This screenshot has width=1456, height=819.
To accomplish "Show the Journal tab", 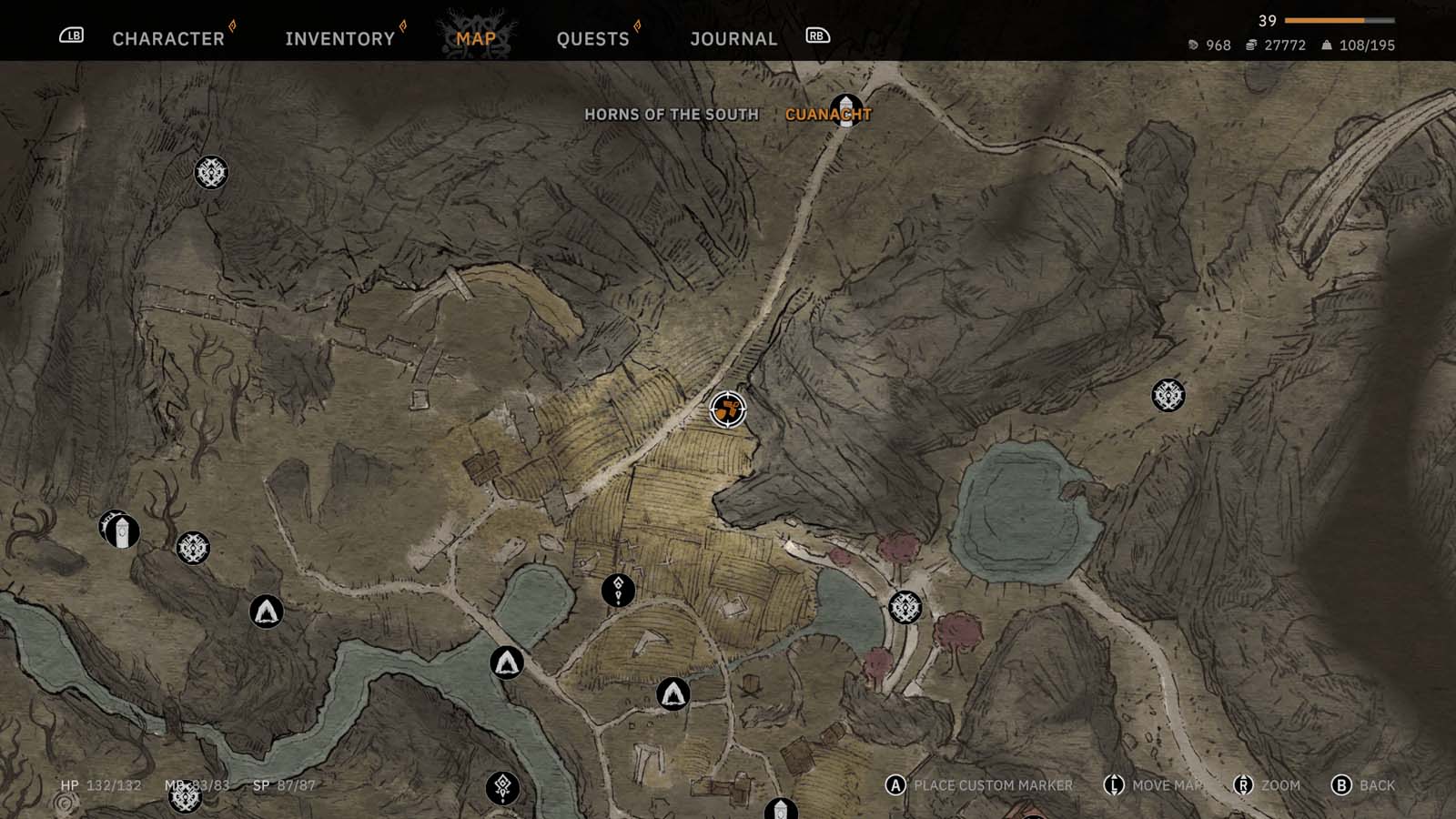I will (733, 38).
